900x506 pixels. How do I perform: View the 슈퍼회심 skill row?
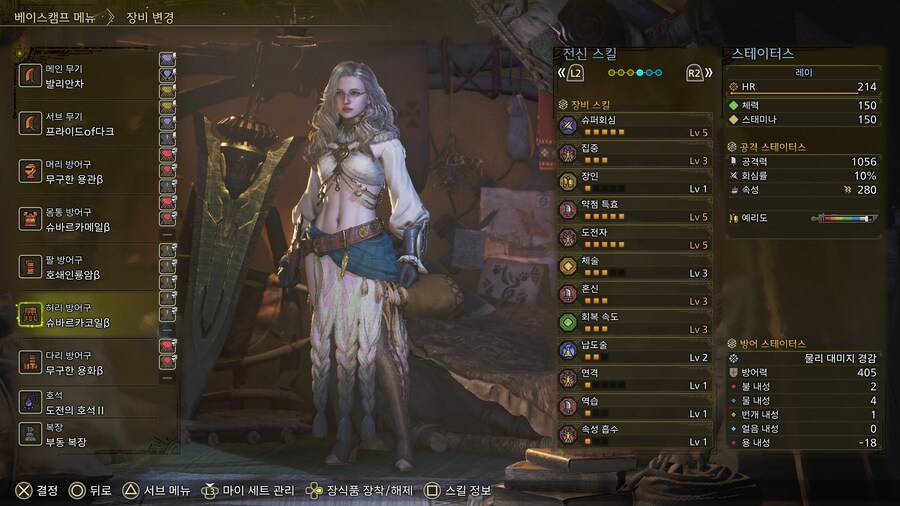[635, 125]
